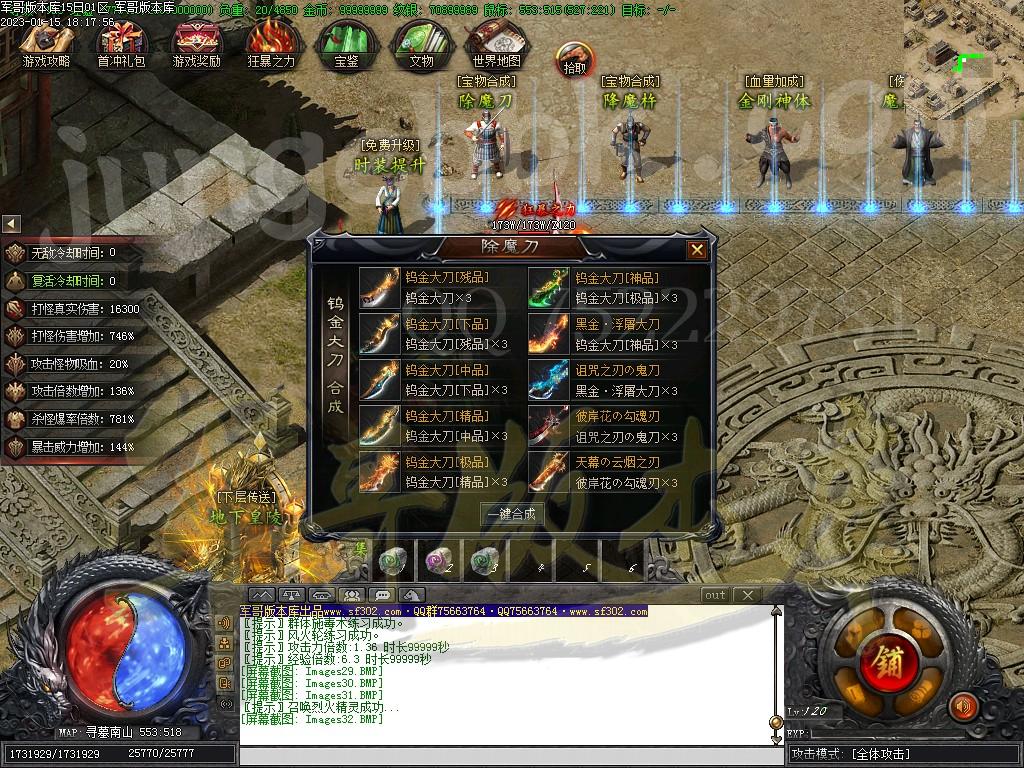Click the red 铺 shop orb
Screen dimensions: 1024x768
click(884, 662)
